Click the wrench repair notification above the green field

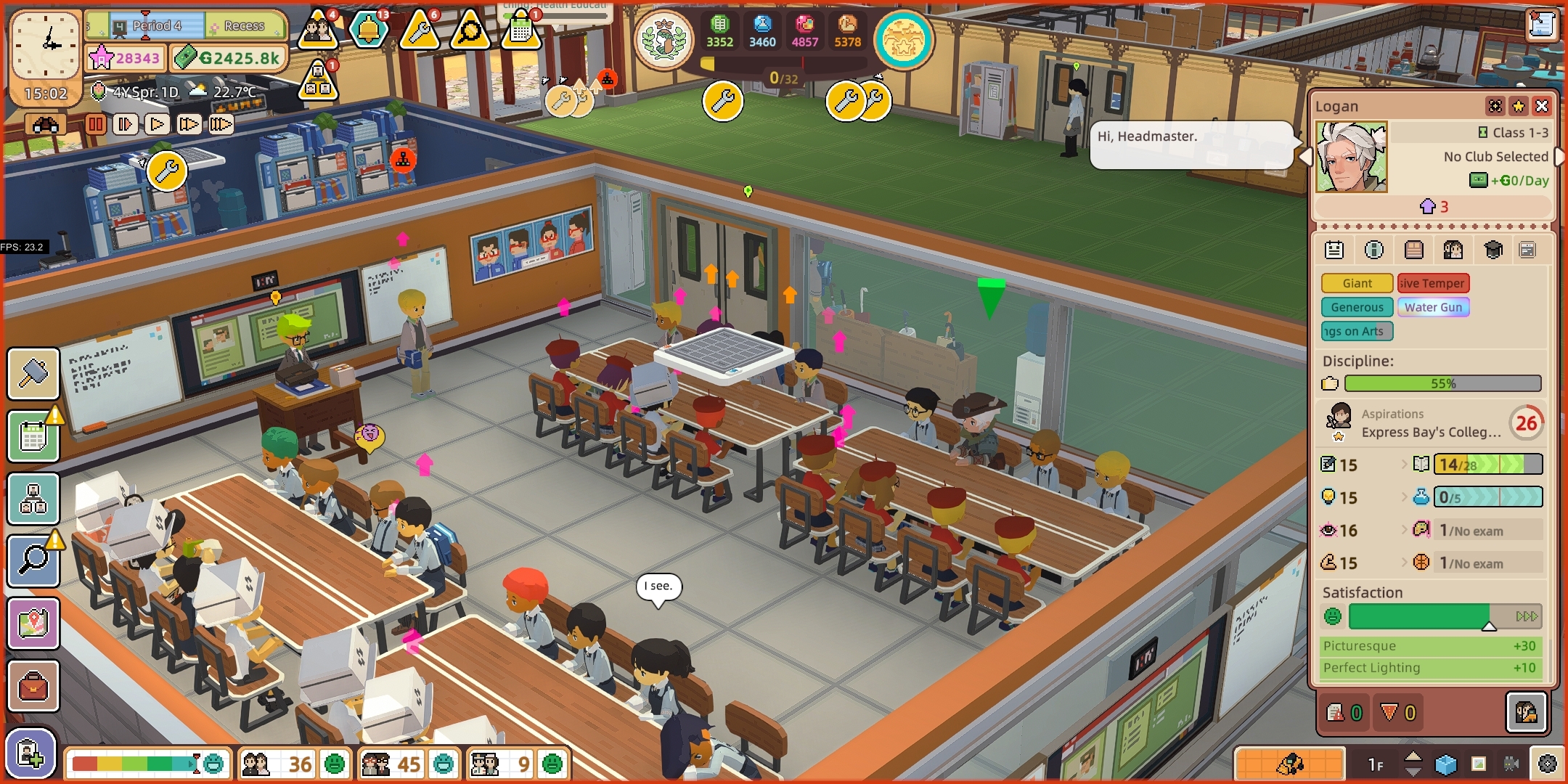click(x=723, y=101)
